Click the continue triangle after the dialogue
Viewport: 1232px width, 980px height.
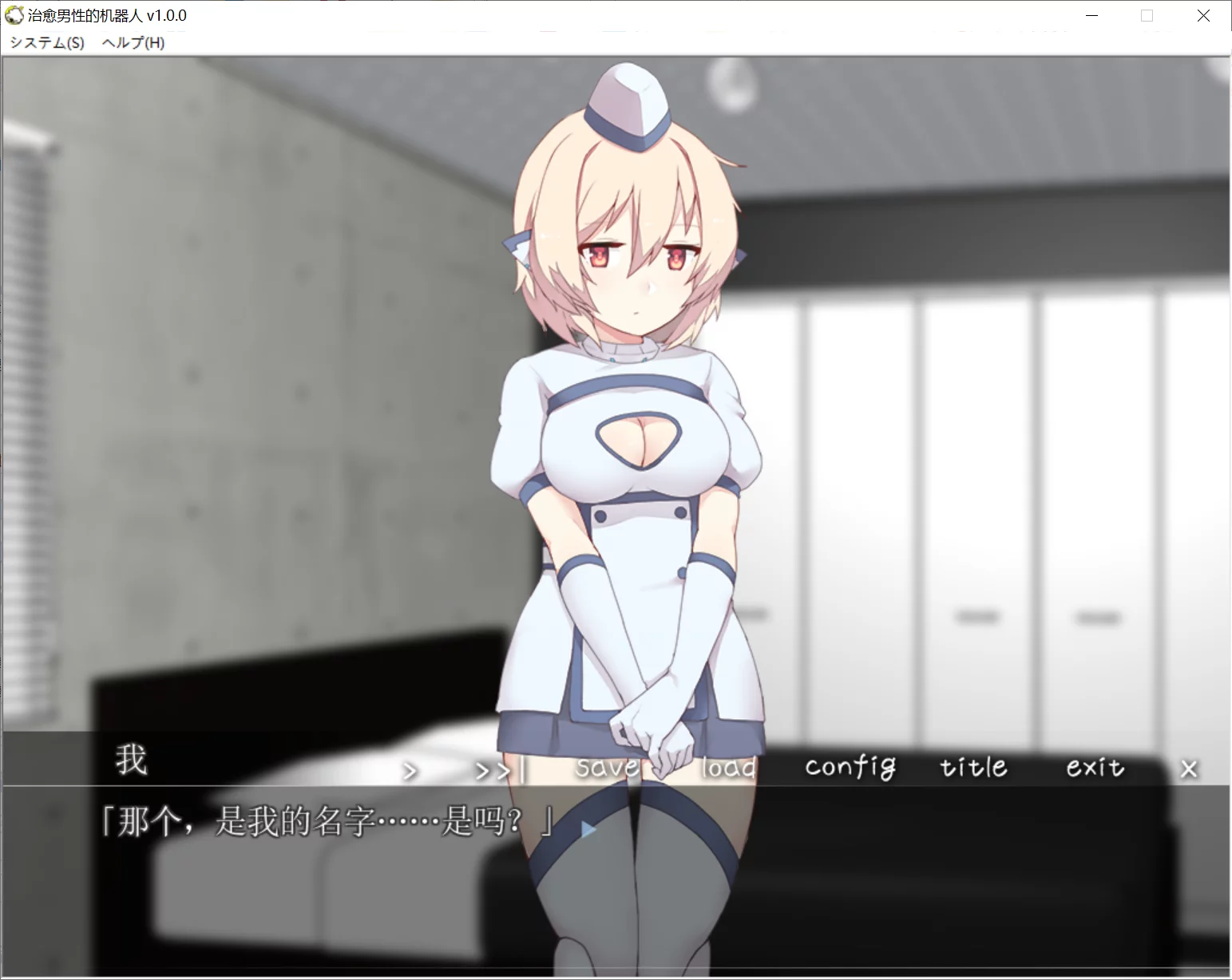tap(587, 828)
